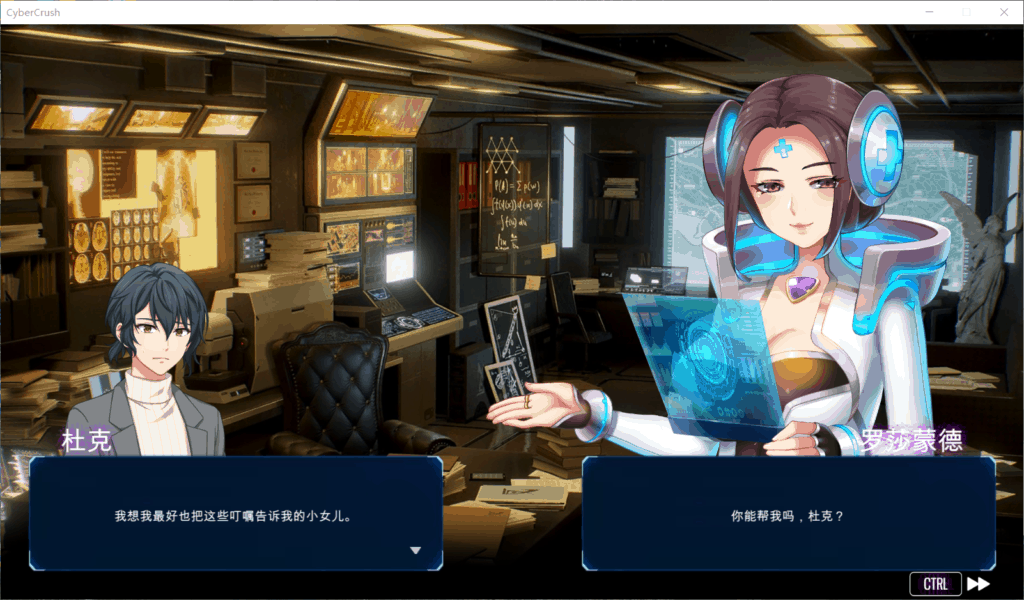The image size is (1024, 600).
Task: Advance dialogue with the white triangle indicator
Action: 415,550
